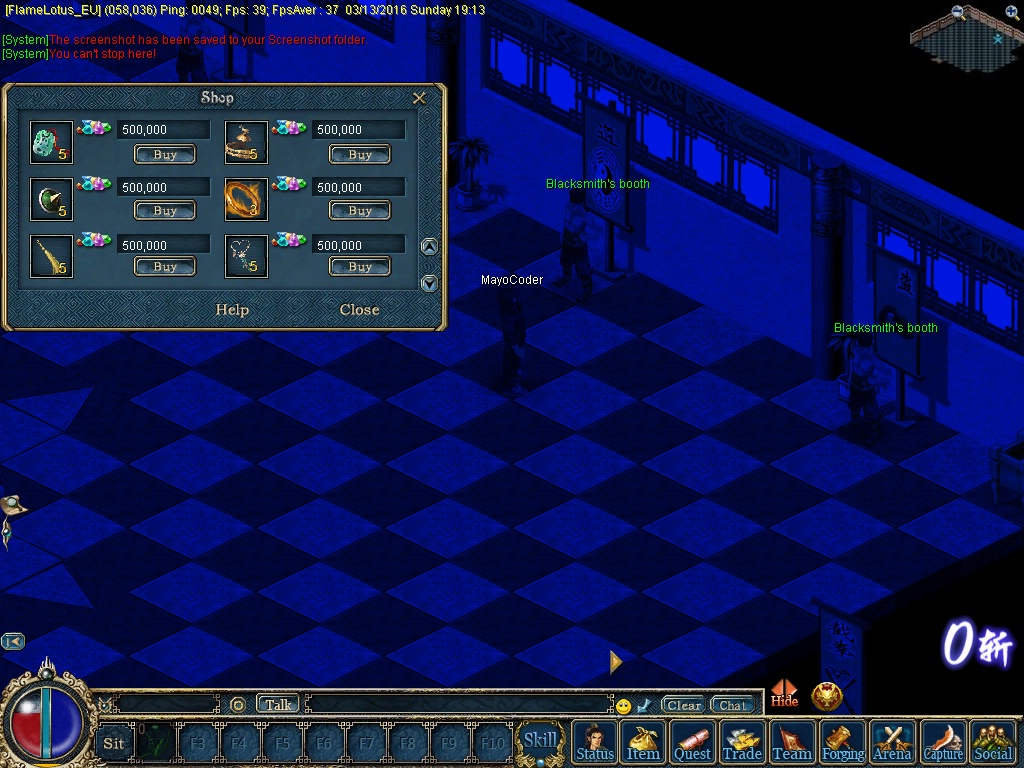Click the chat text input field
This screenshot has height=768, width=1024.
458,705
